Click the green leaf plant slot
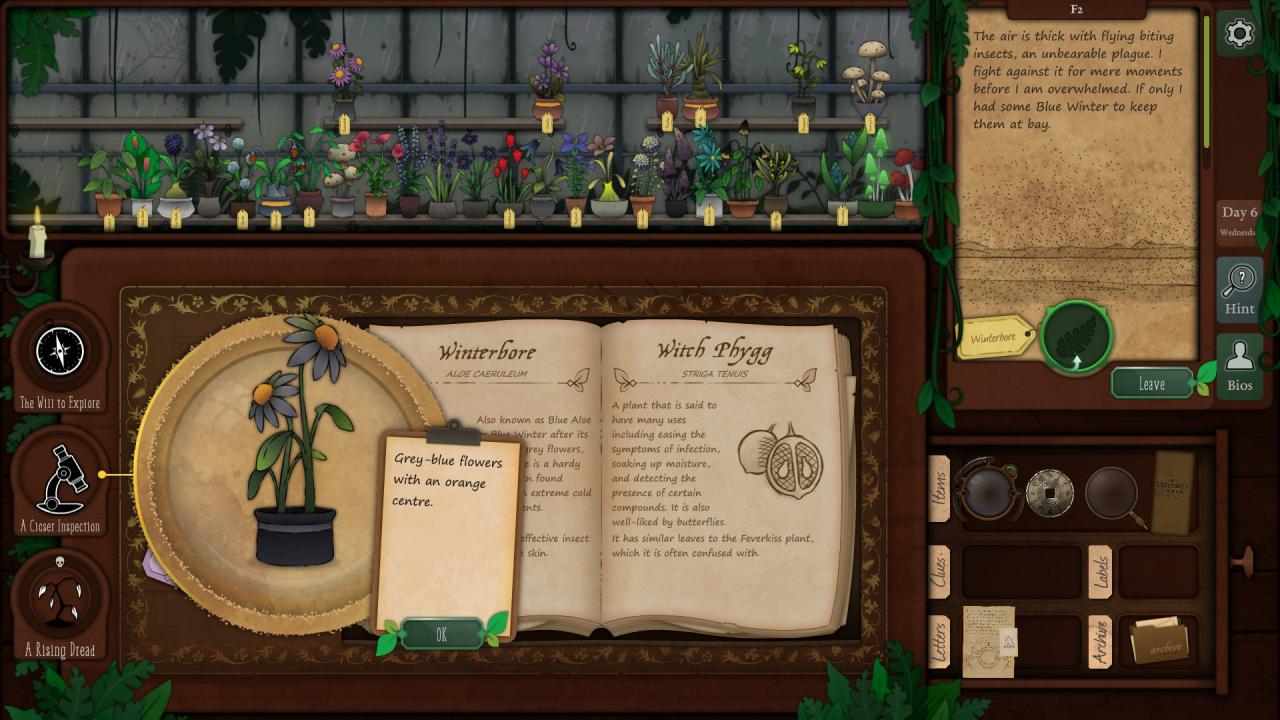1280x720 pixels. point(1077,337)
